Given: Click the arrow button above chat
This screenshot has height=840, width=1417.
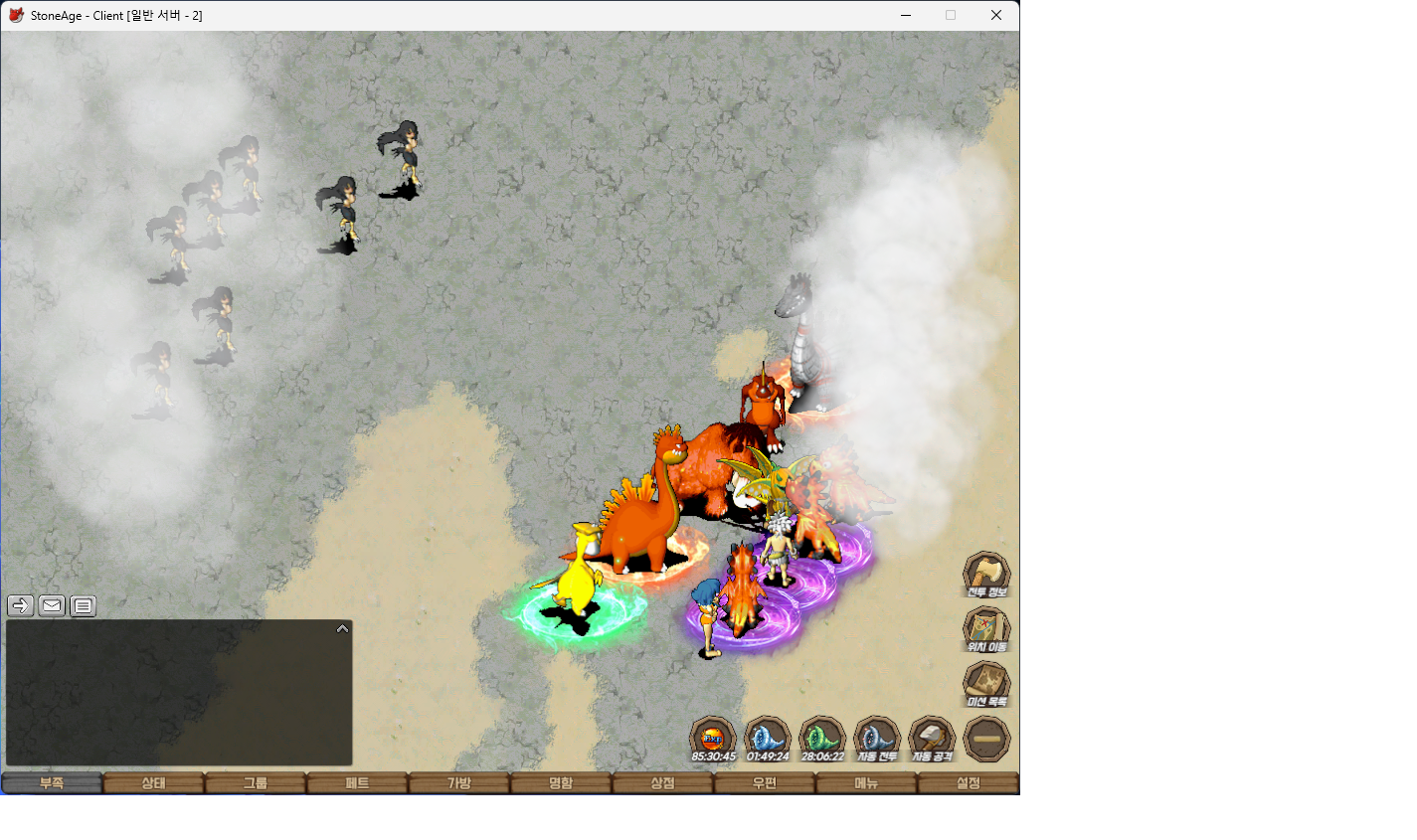Looking at the screenshot, I should (x=20, y=605).
